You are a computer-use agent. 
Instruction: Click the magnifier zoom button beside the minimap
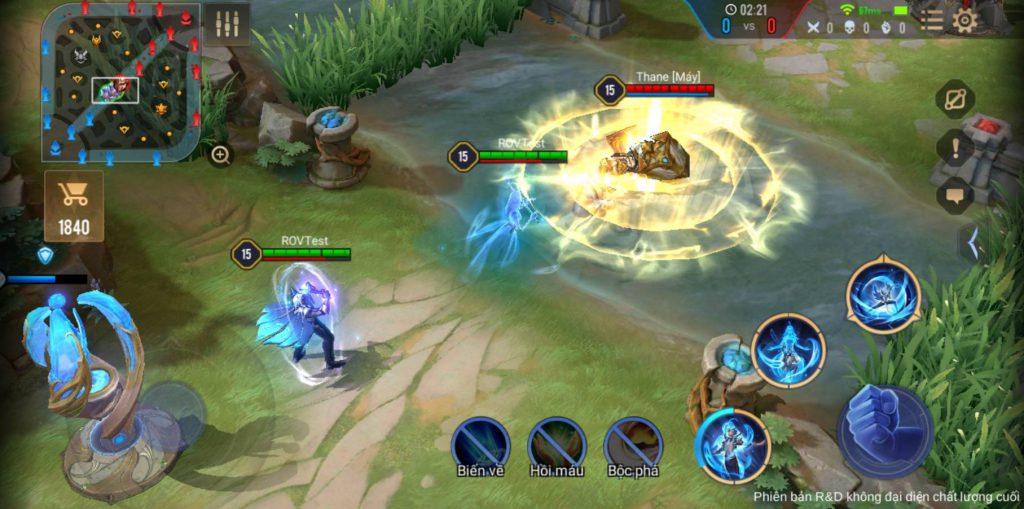click(220, 154)
